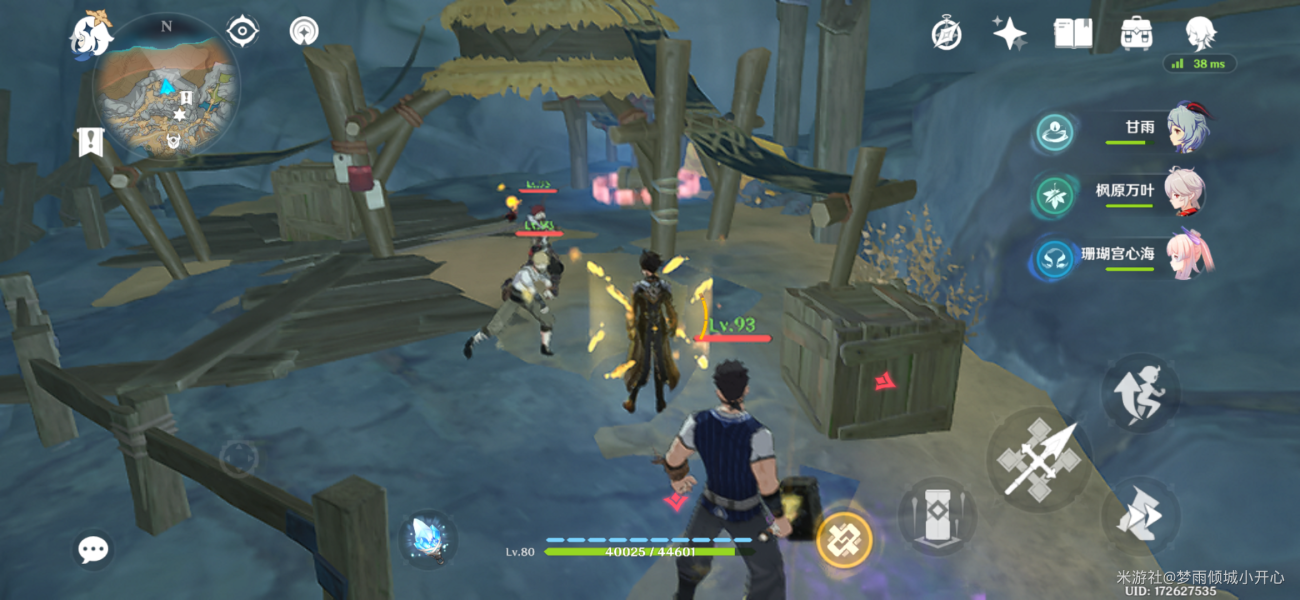Switch to party member 甘雨
Screen dimensions: 1300x600
click(x=1188, y=128)
